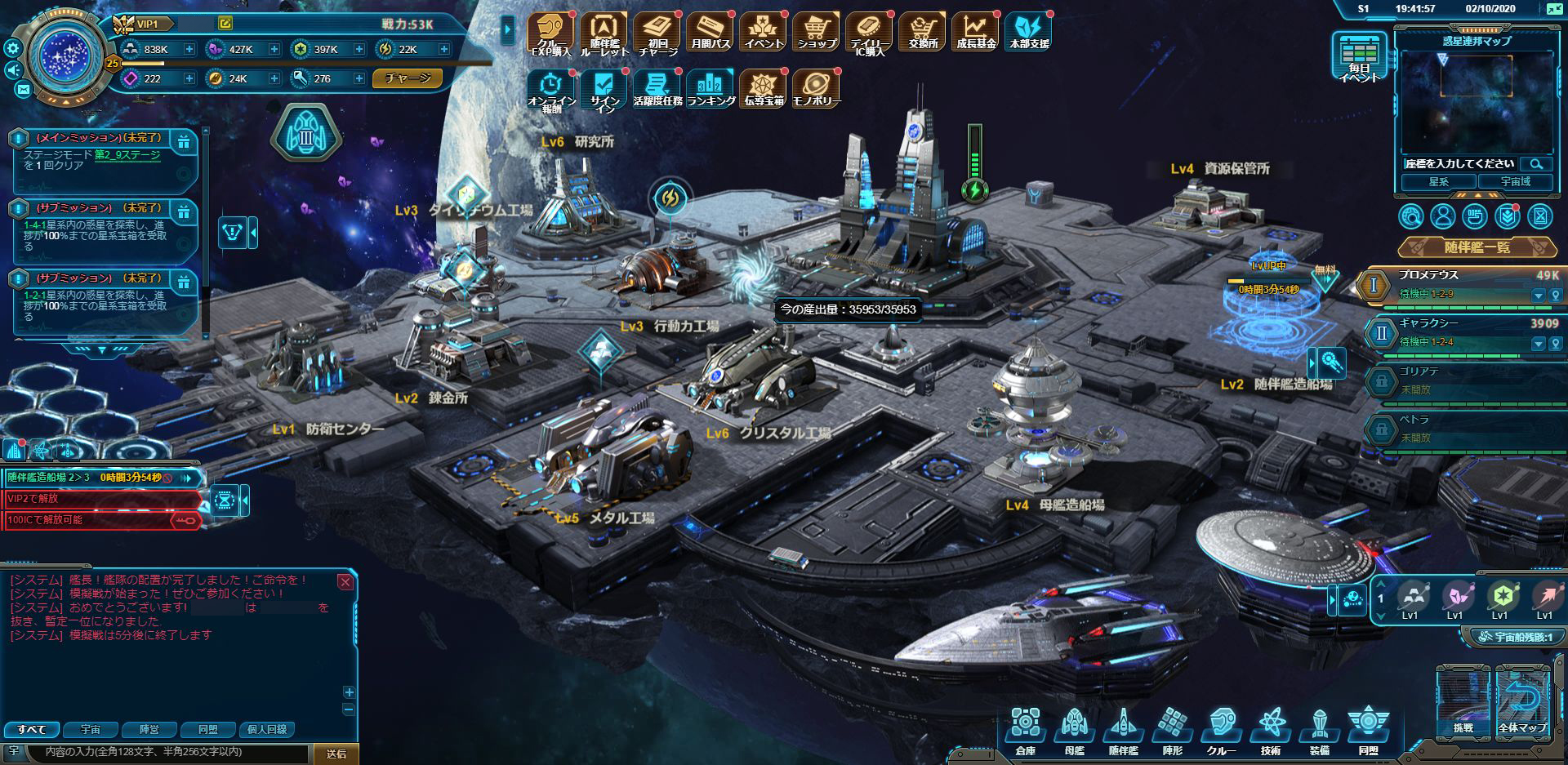Open the 挑戦 challenge panel

pos(1463,703)
